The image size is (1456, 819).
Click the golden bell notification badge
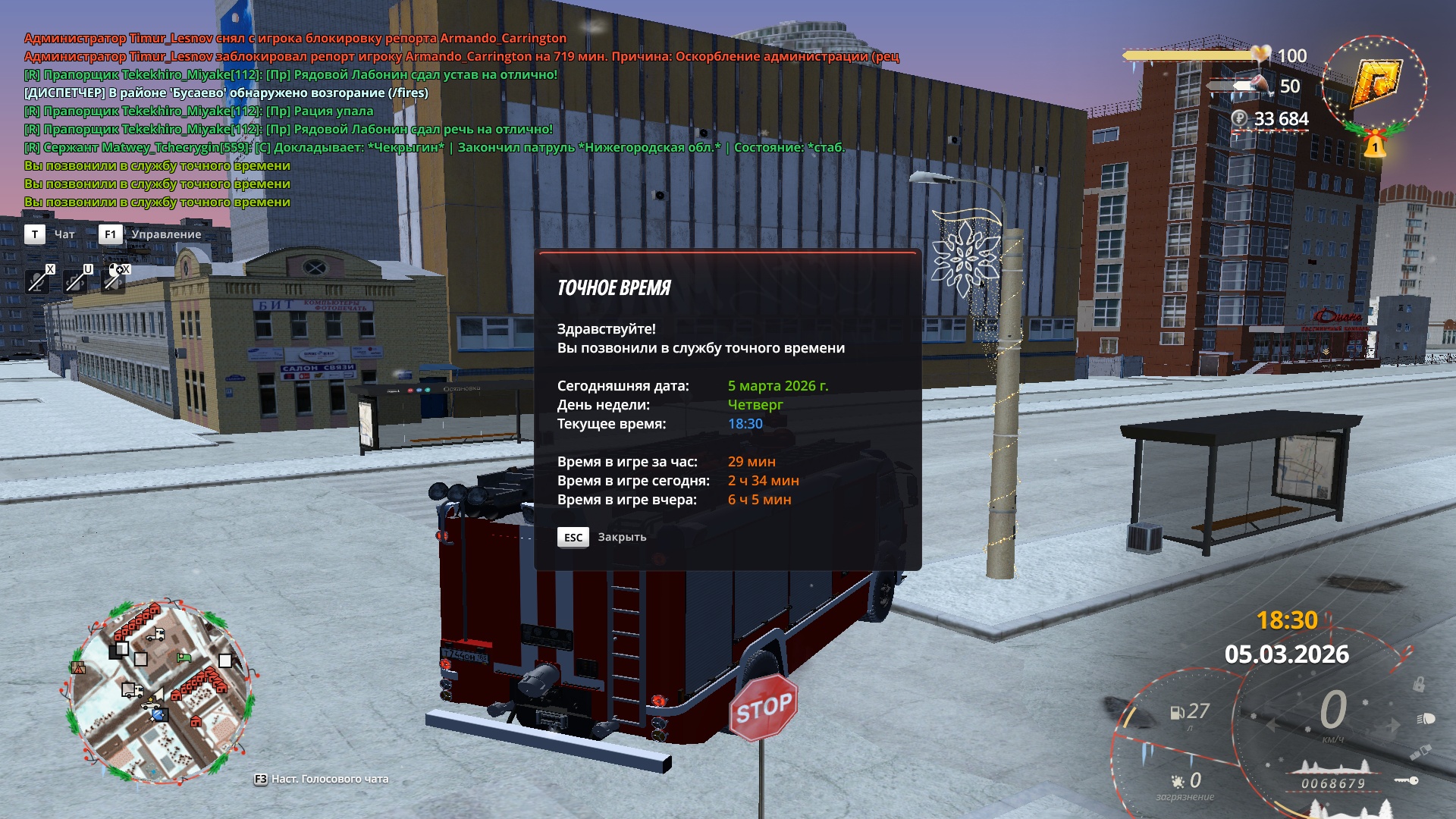[x=1374, y=144]
